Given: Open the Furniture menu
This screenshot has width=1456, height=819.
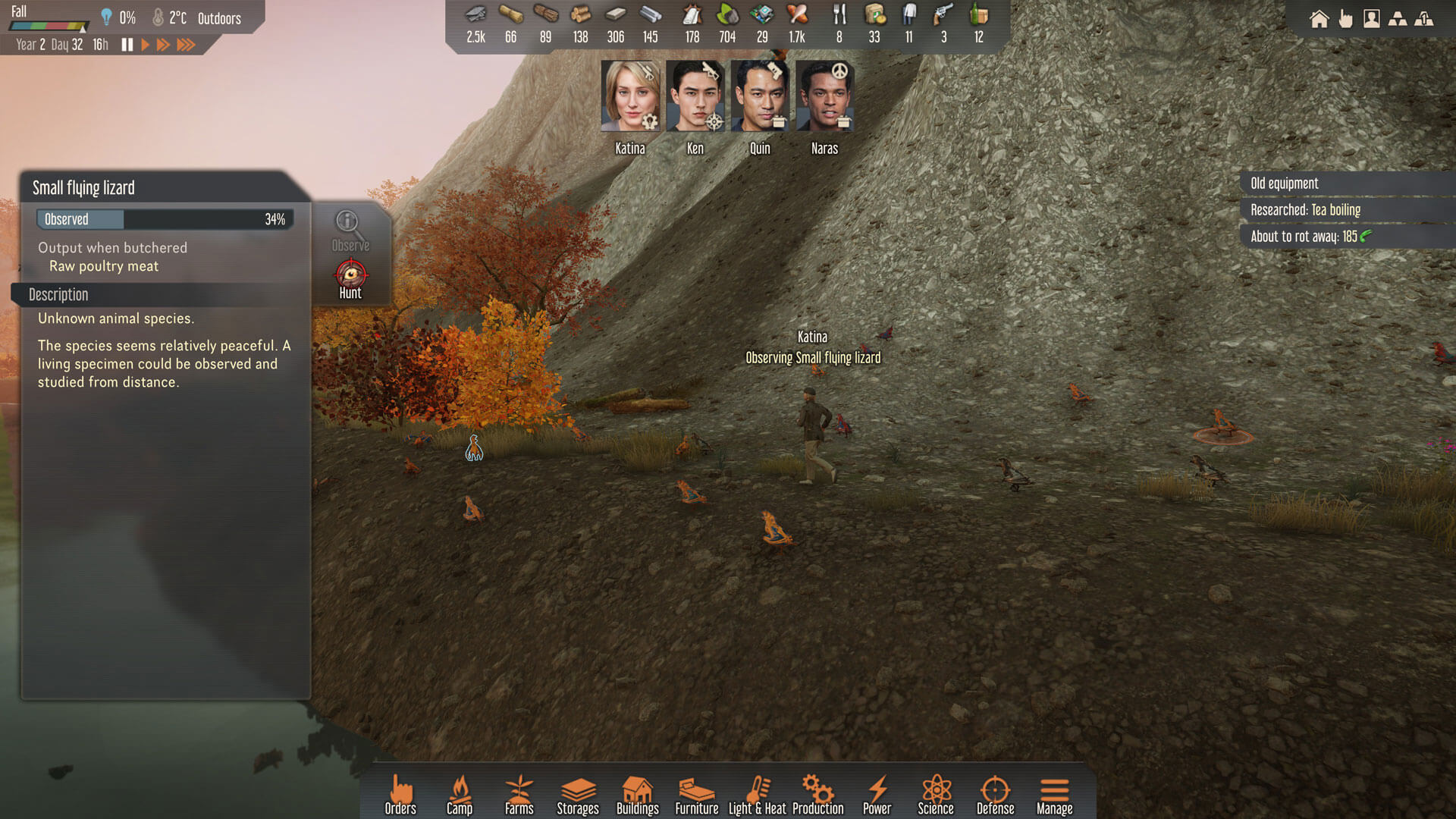Looking at the screenshot, I should tap(697, 795).
